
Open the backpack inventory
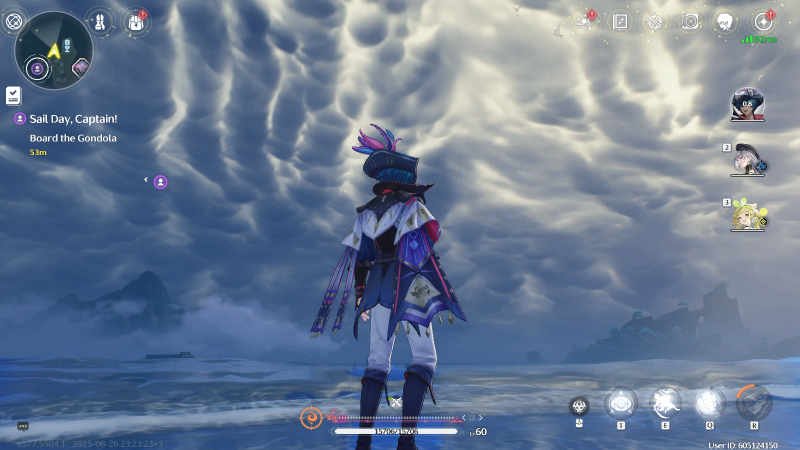click(135, 21)
